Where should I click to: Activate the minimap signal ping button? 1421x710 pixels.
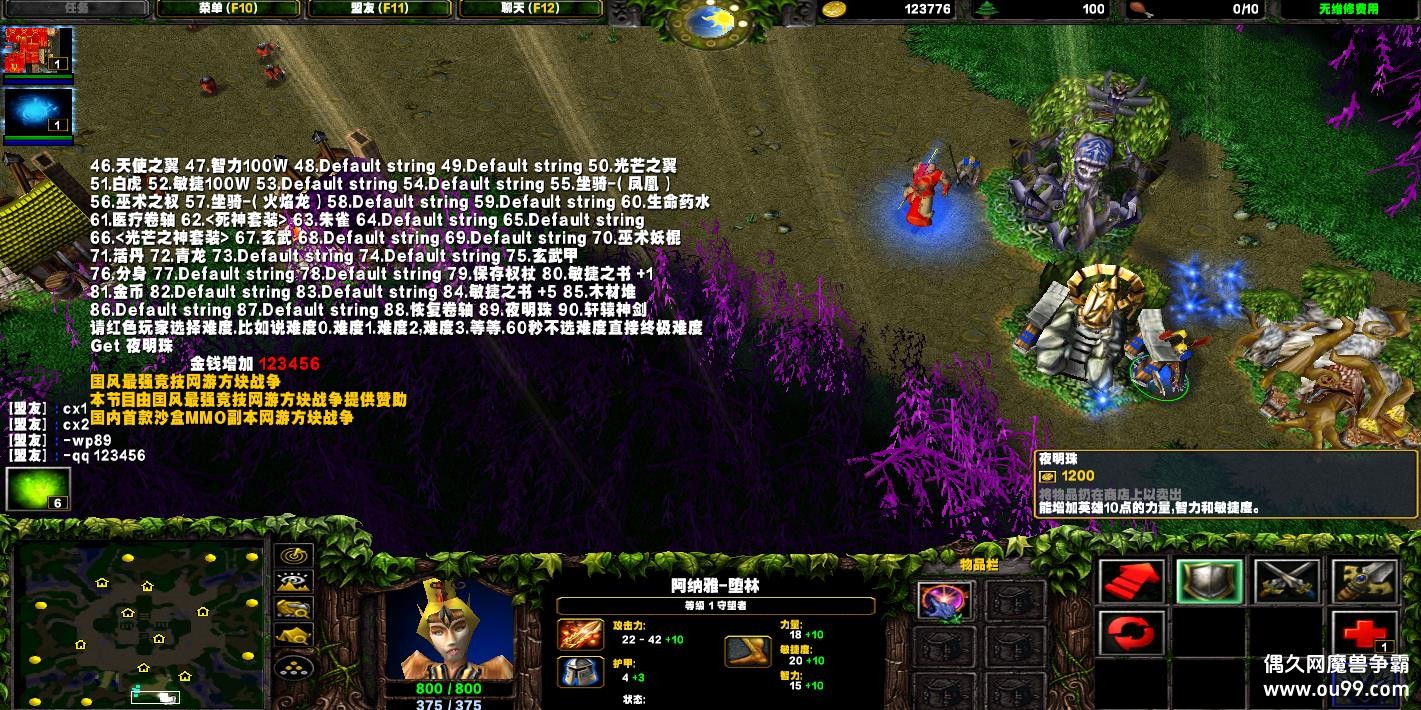click(293, 556)
